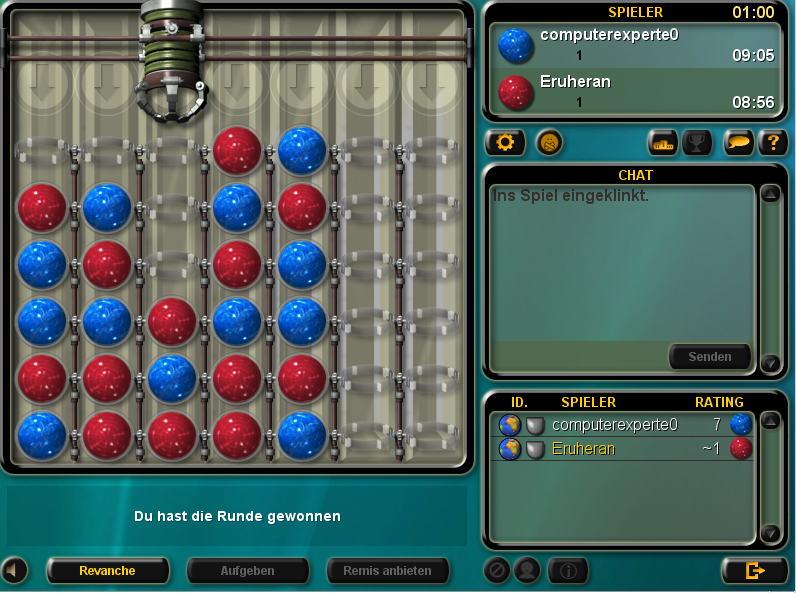The image size is (796, 593).
Task: Click the muted smiley face icon
Action: click(x=549, y=142)
